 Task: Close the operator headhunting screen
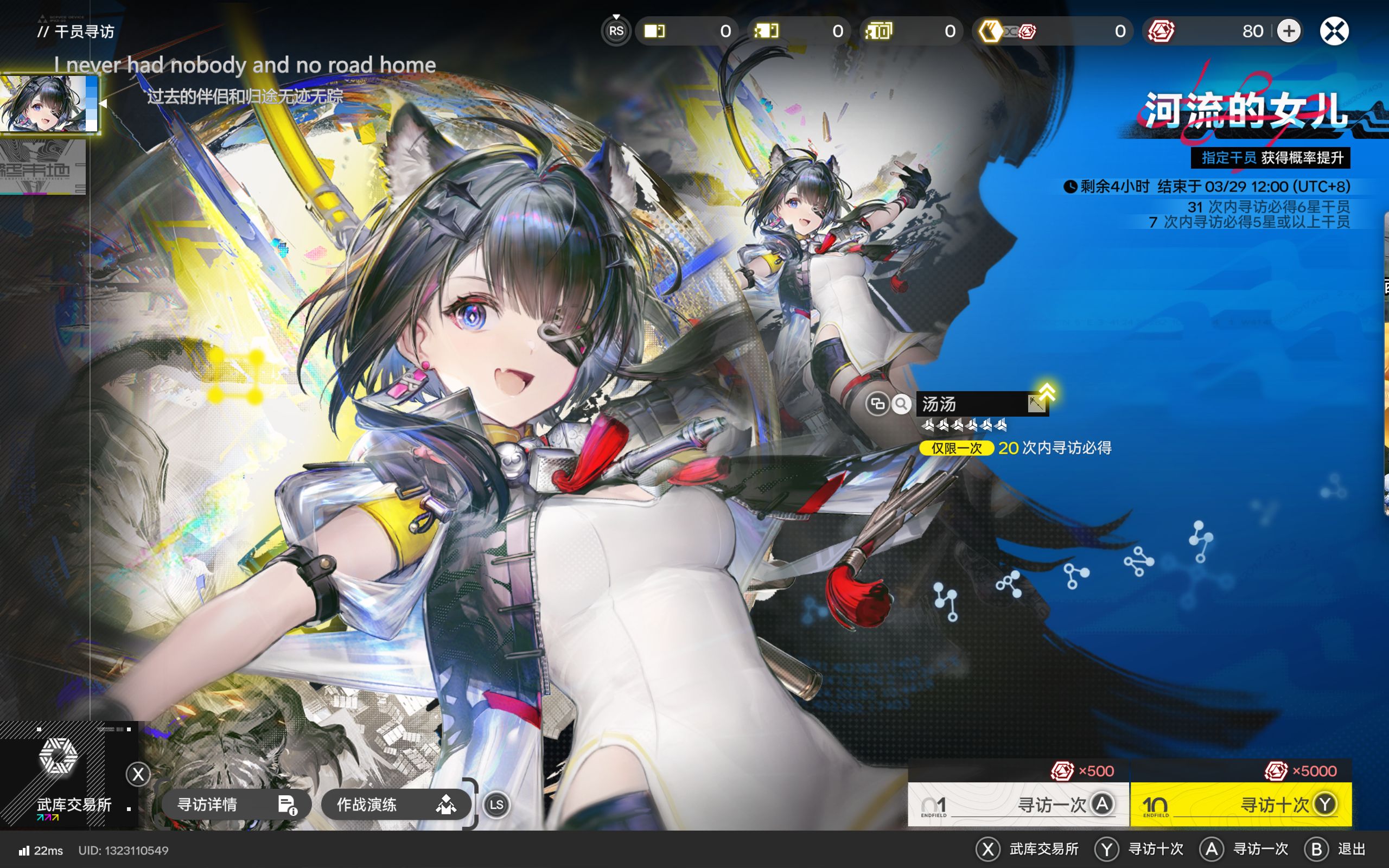point(1334,31)
